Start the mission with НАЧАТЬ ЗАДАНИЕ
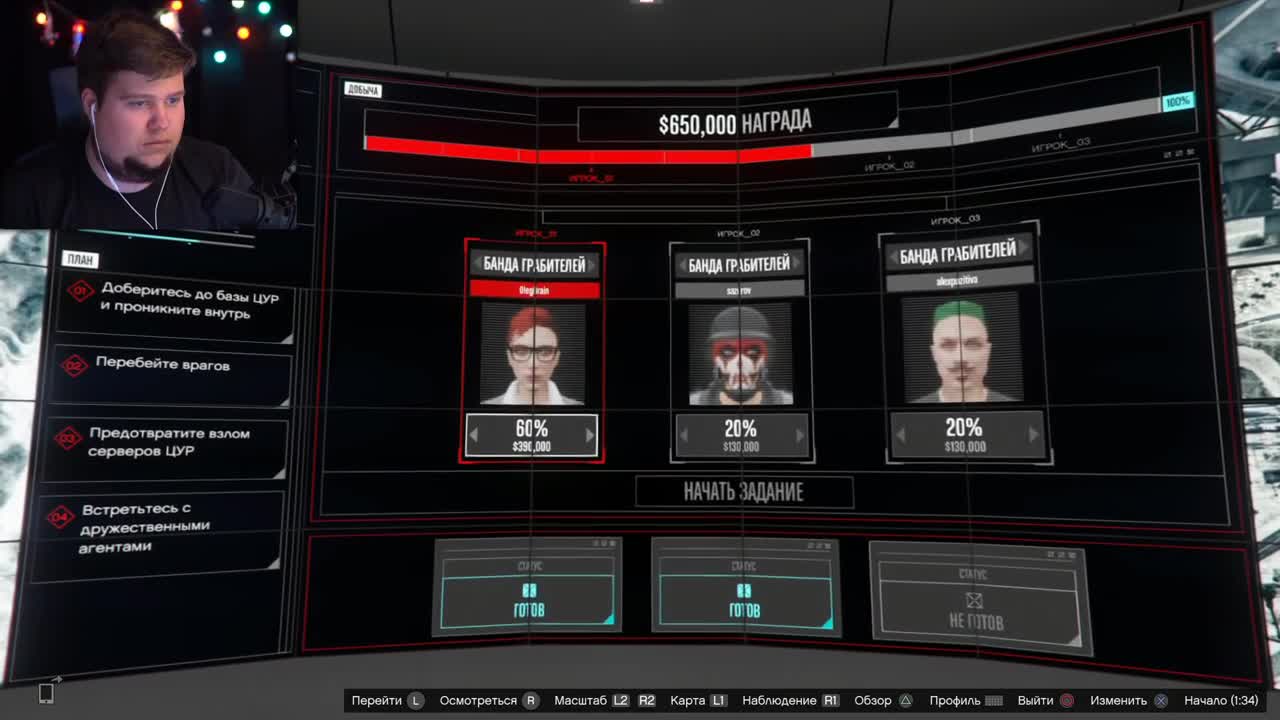1280x720 pixels. pos(744,492)
